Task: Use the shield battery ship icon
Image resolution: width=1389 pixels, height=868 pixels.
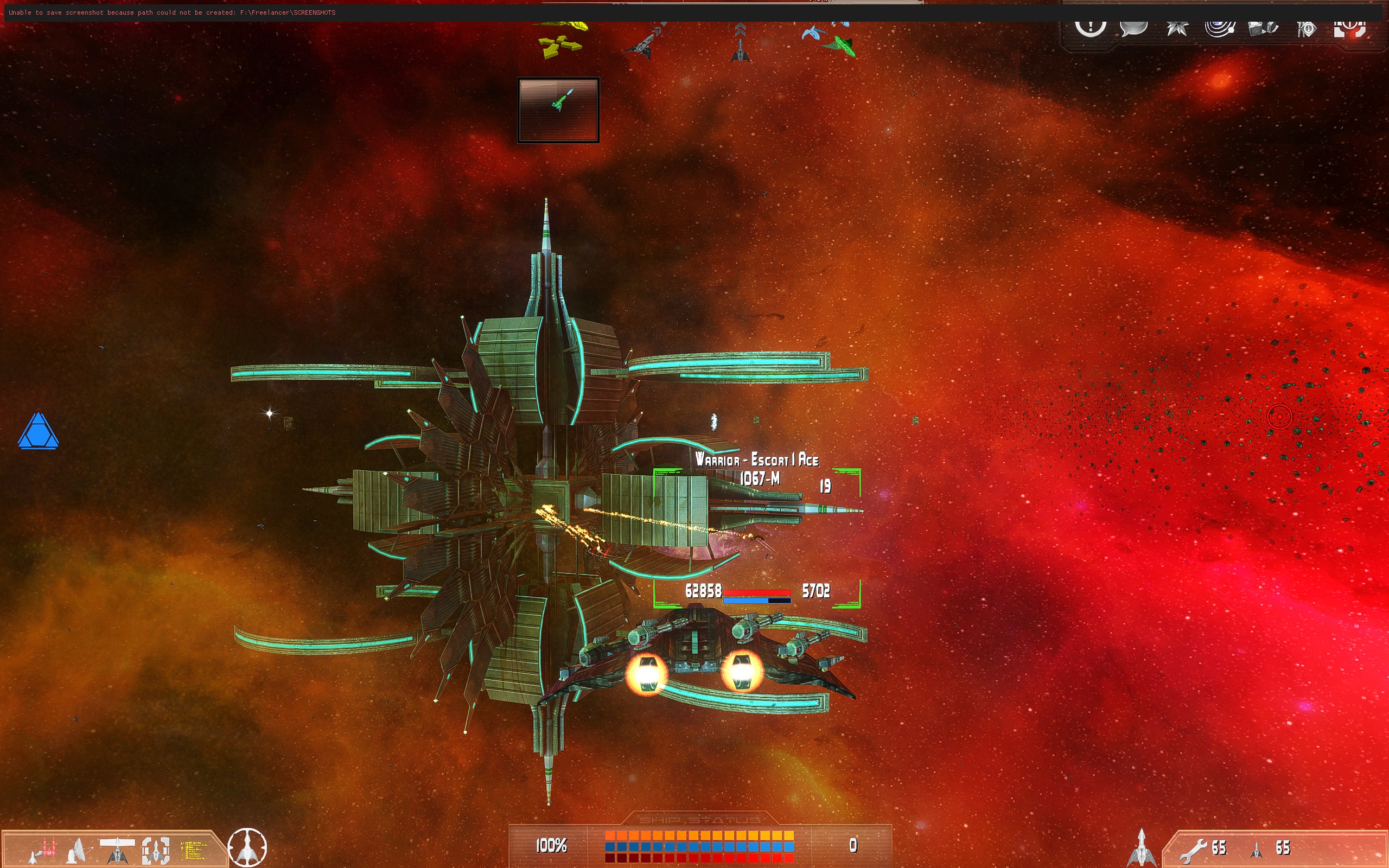Action: 1257,848
